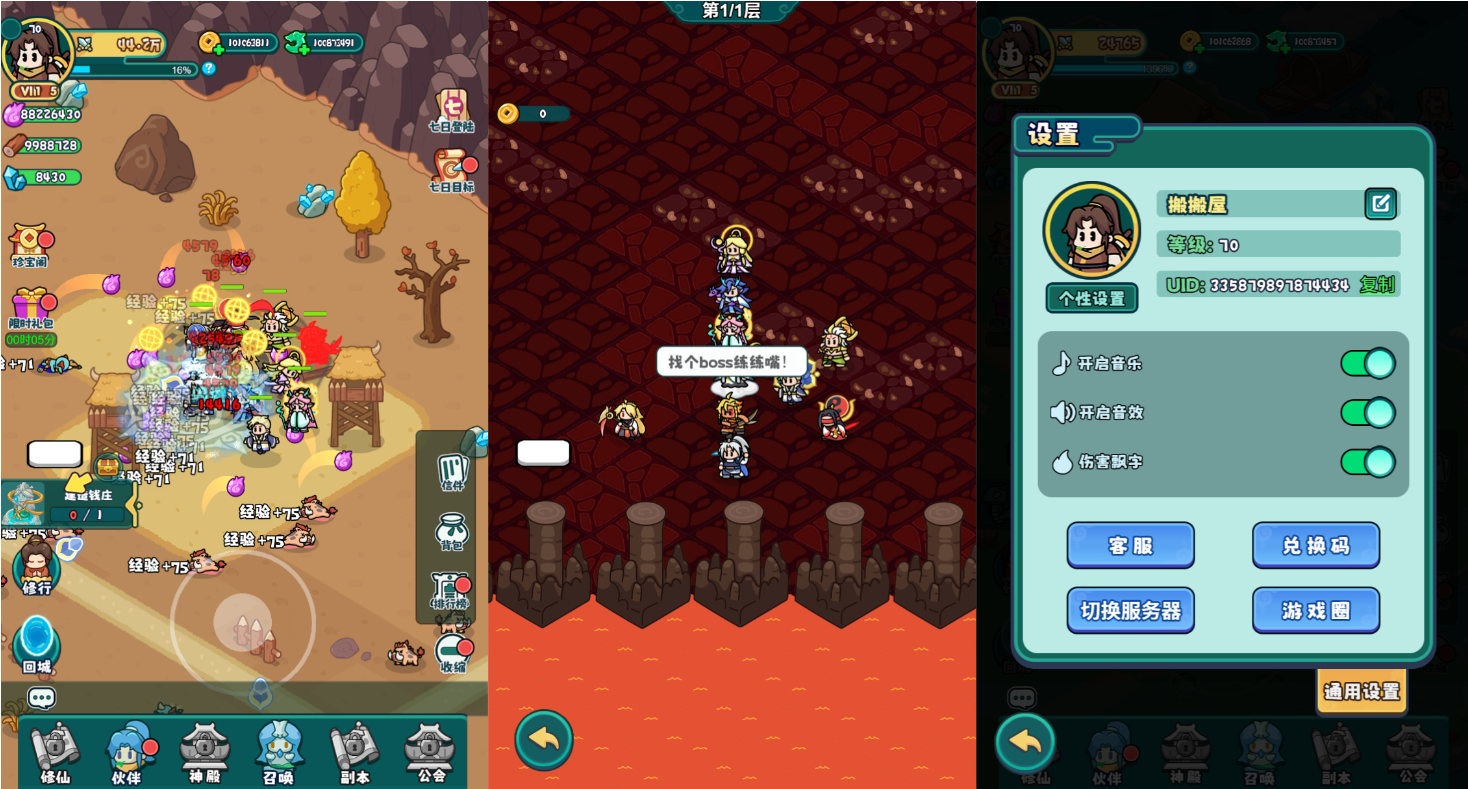Open the 修行 cultivation icon
Image resolution: width=1468 pixels, height=789 pixels.
tap(36, 570)
